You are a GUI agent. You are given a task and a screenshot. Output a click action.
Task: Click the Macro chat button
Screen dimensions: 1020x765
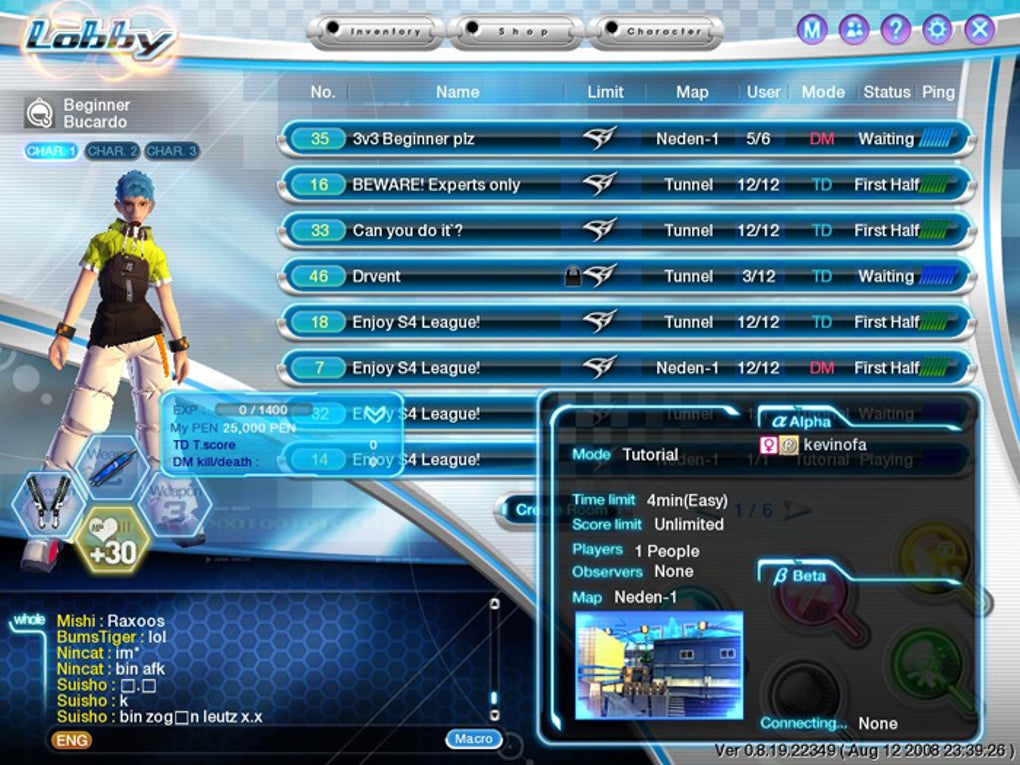coord(473,739)
